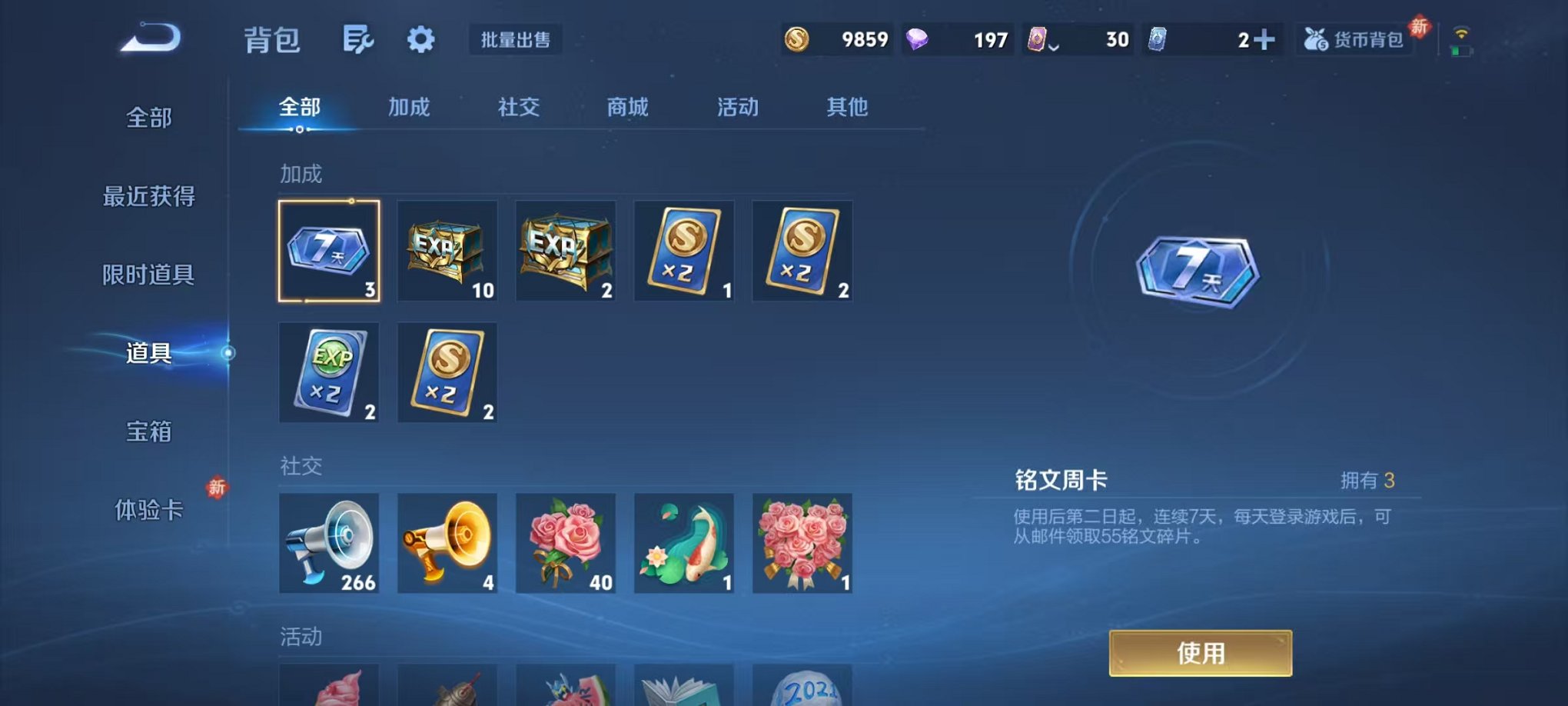This screenshot has width=1568, height=706.
Task: Select the EXP treasure chest with quantity 10
Action: click(447, 250)
